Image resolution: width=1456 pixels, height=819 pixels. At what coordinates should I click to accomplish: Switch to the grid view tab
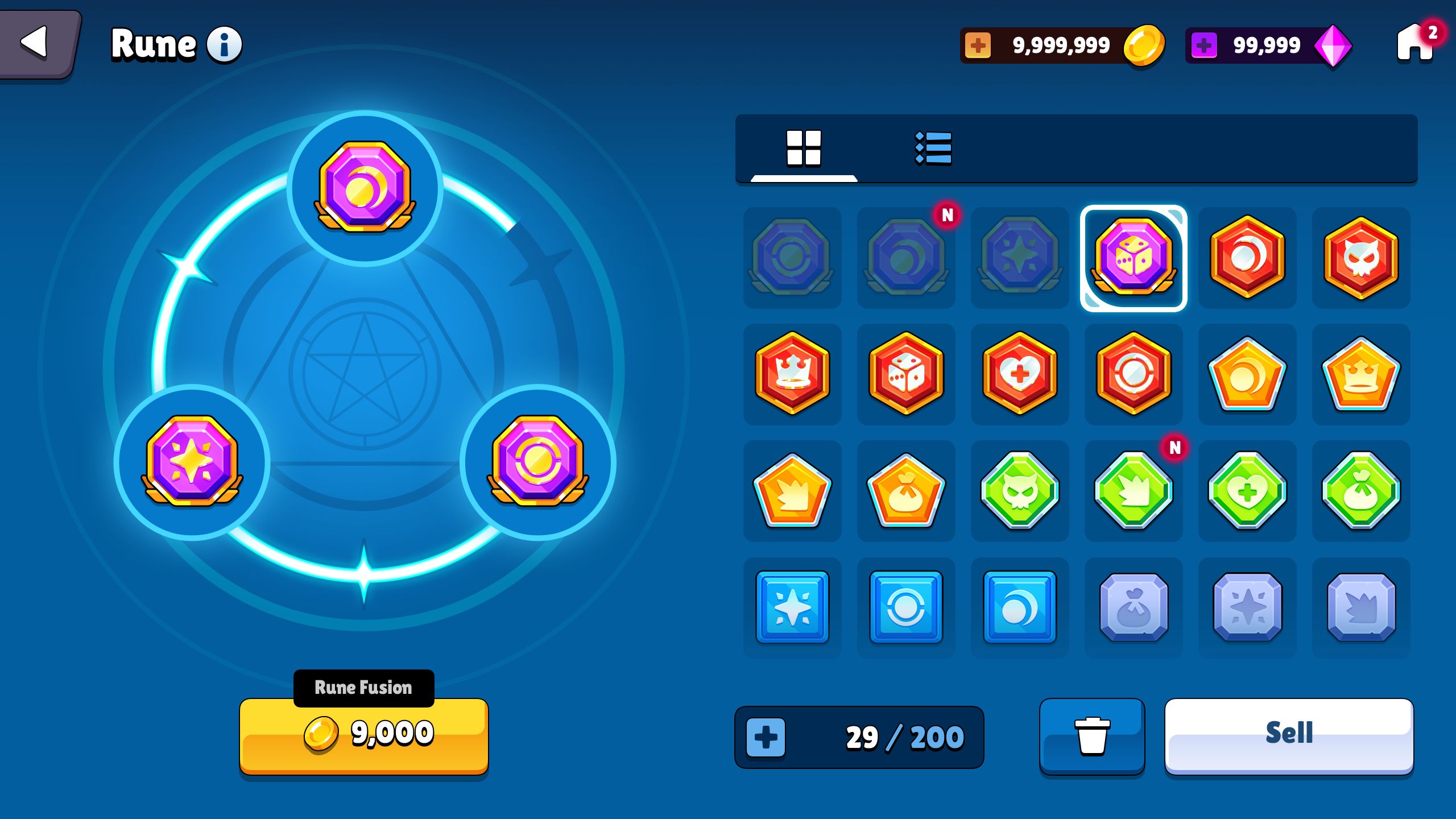803,148
